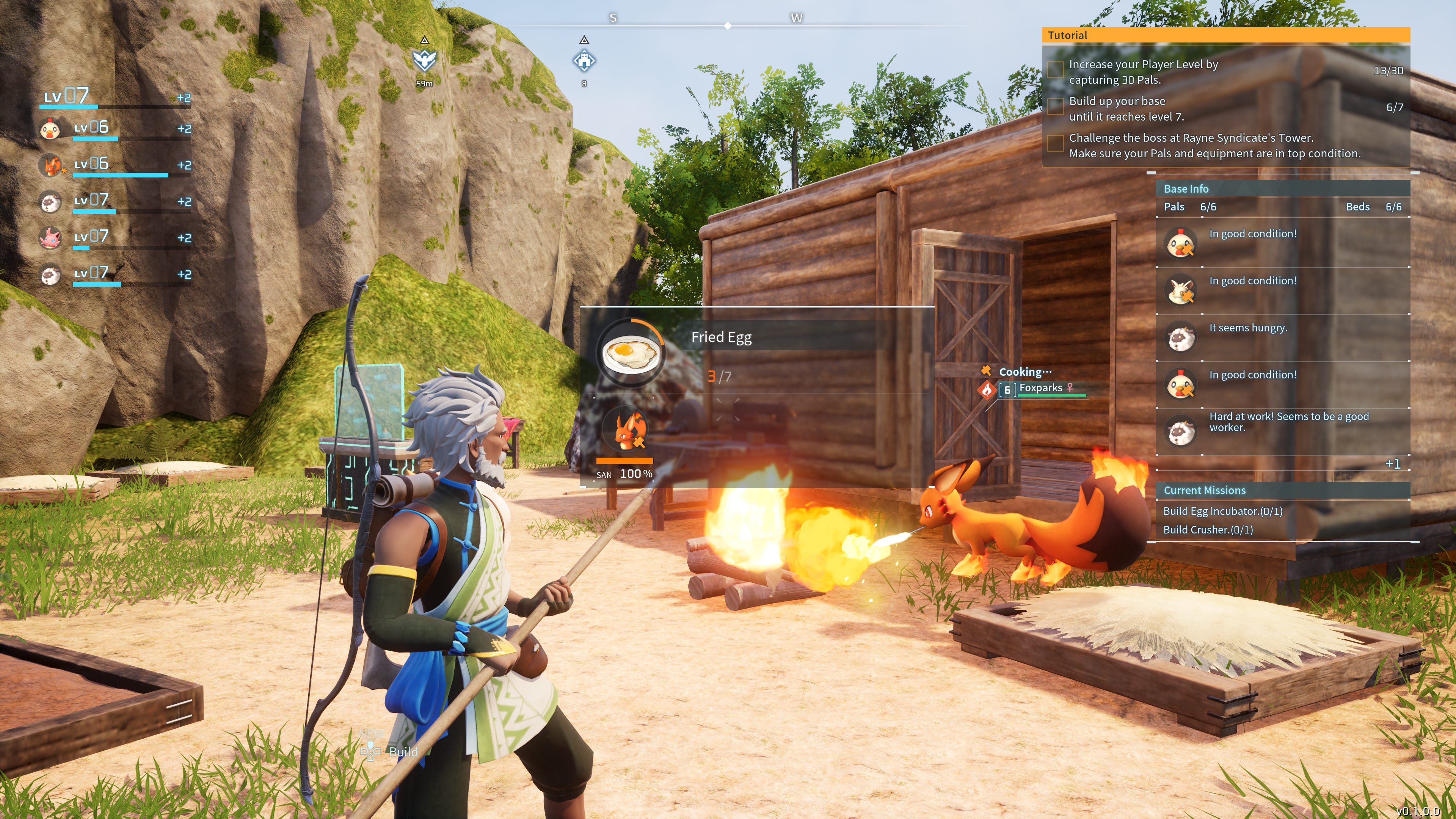
Task: Open the Build Egg Incubator mission
Action: pyautogui.click(x=1222, y=511)
